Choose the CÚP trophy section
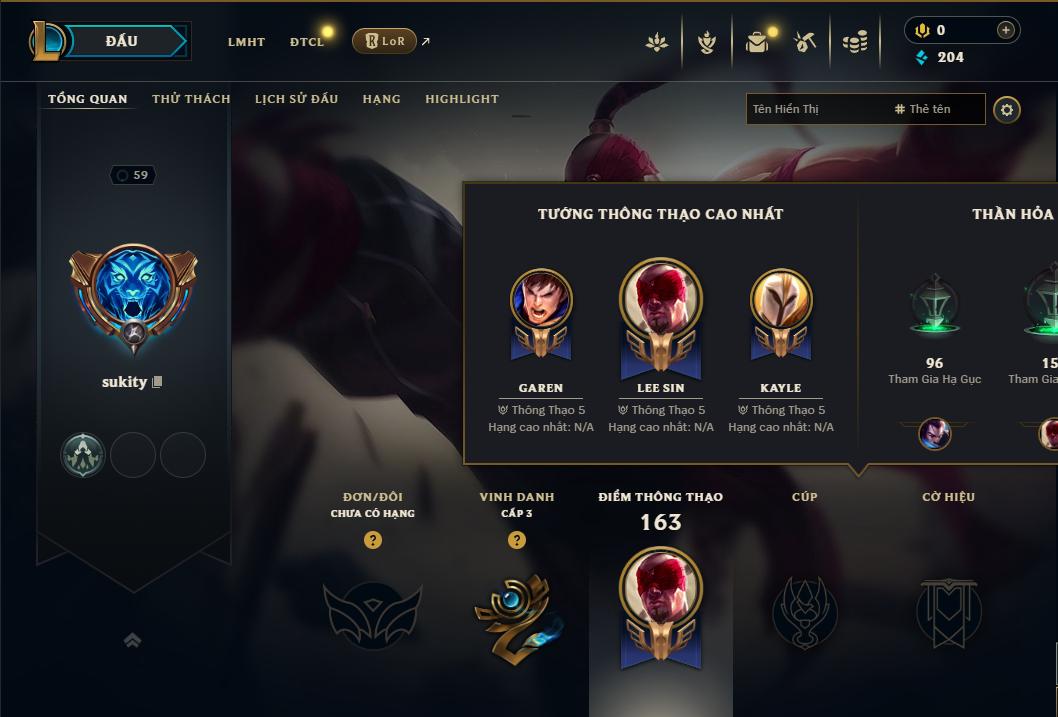Viewport: 1058px width, 717px height. [805, 610]
